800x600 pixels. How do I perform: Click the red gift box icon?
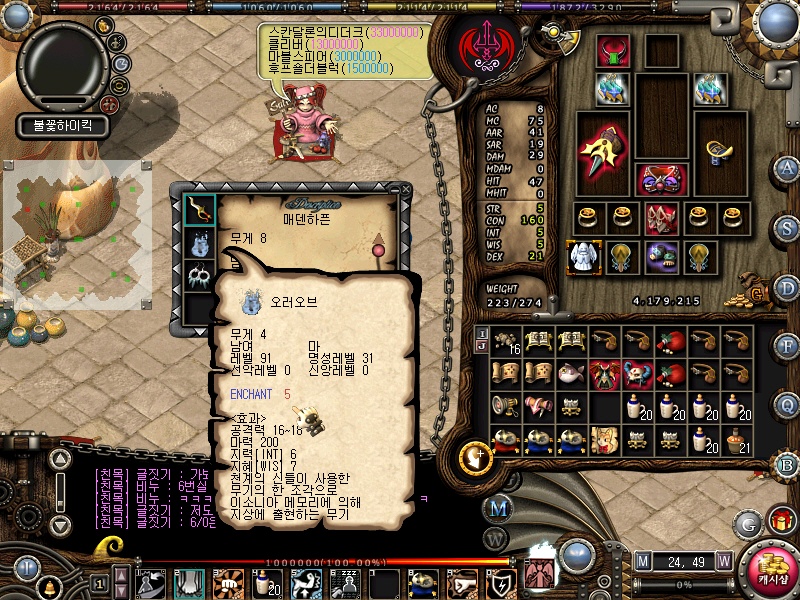point(779,521)
